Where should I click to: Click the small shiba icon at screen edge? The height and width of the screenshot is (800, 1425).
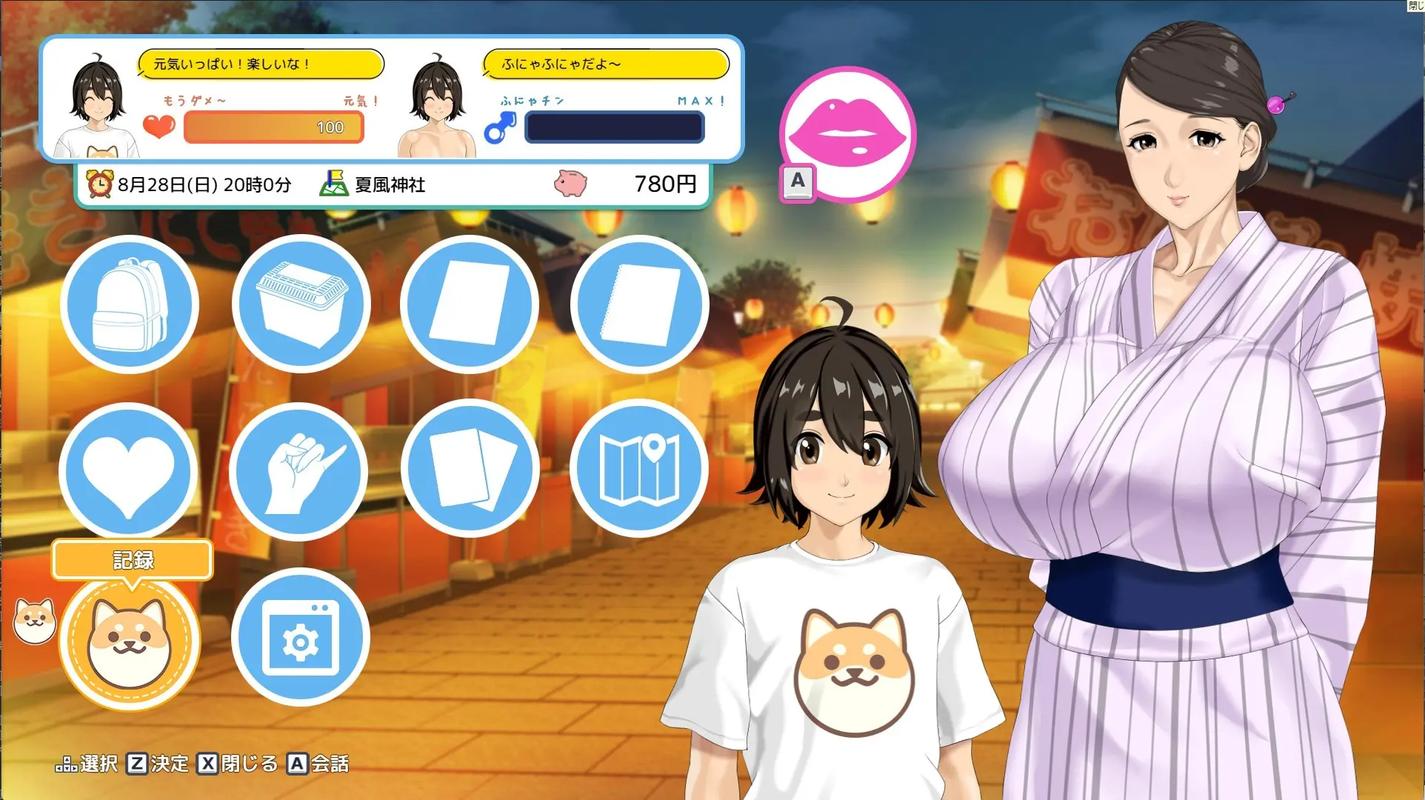click(33, 621)
